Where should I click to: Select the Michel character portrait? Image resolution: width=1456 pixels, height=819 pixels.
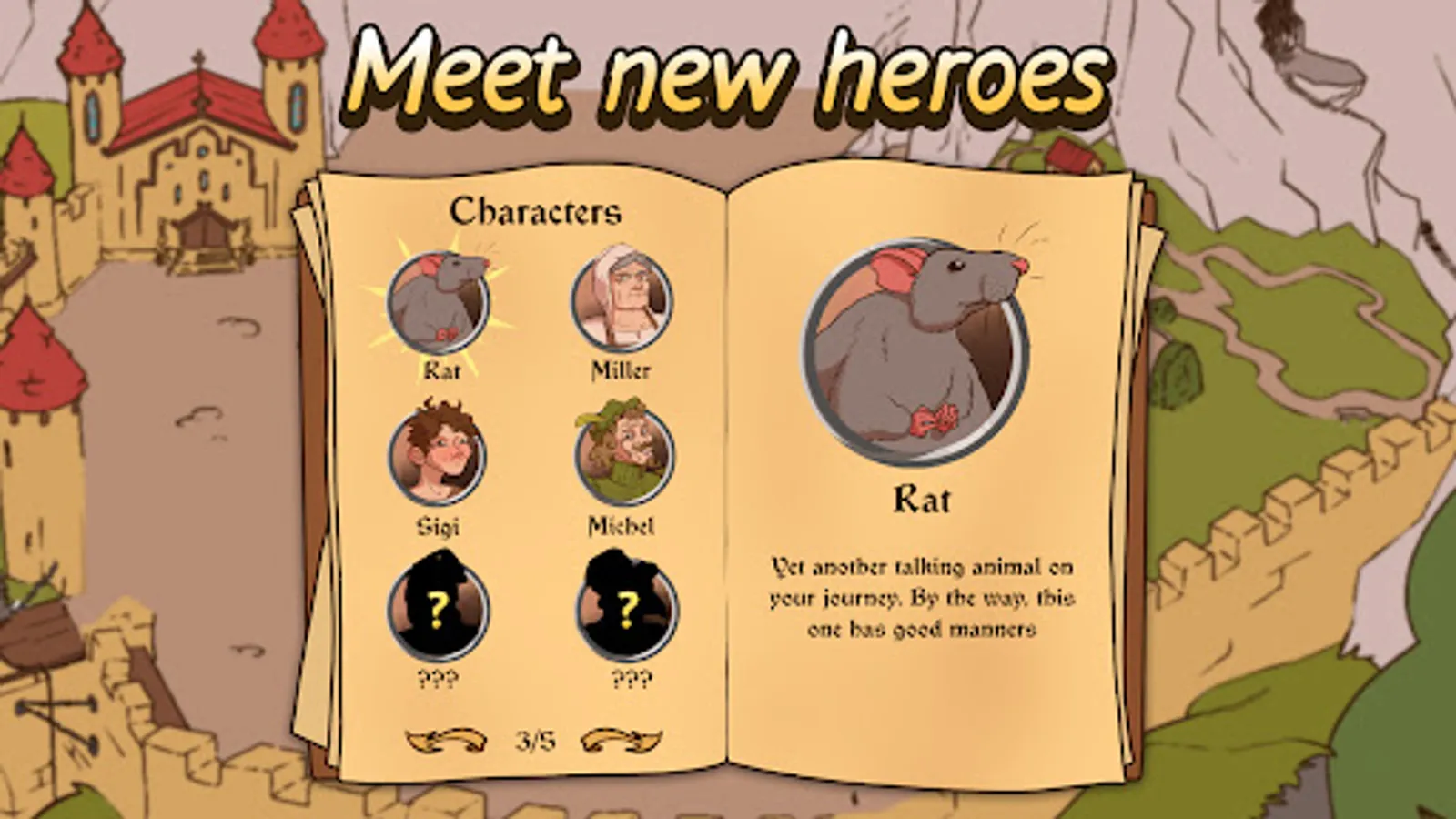[x=619, y=455]
